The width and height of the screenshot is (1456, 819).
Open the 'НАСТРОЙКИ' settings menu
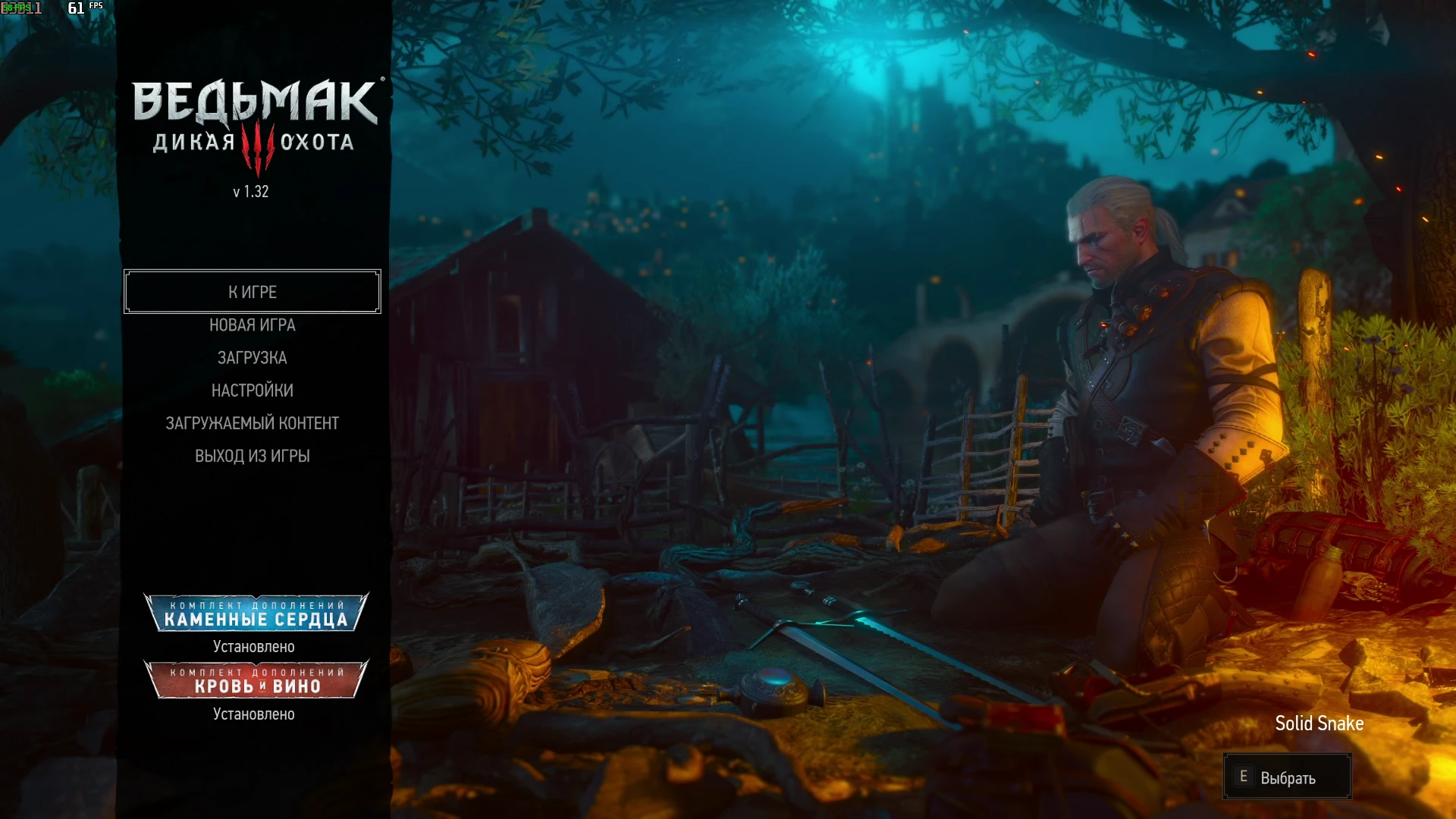[x=253, y=390]
